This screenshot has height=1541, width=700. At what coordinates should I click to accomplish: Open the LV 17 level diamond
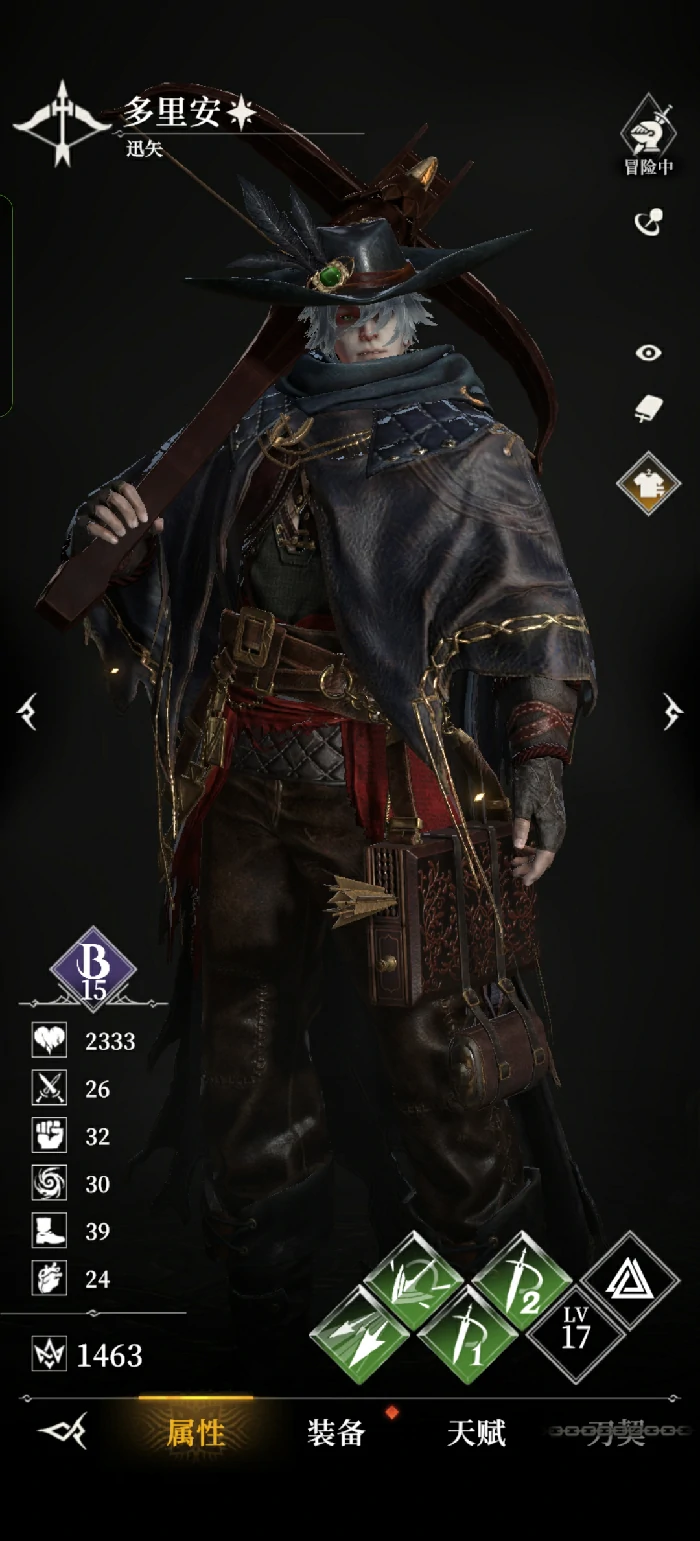click(575, 1334)
